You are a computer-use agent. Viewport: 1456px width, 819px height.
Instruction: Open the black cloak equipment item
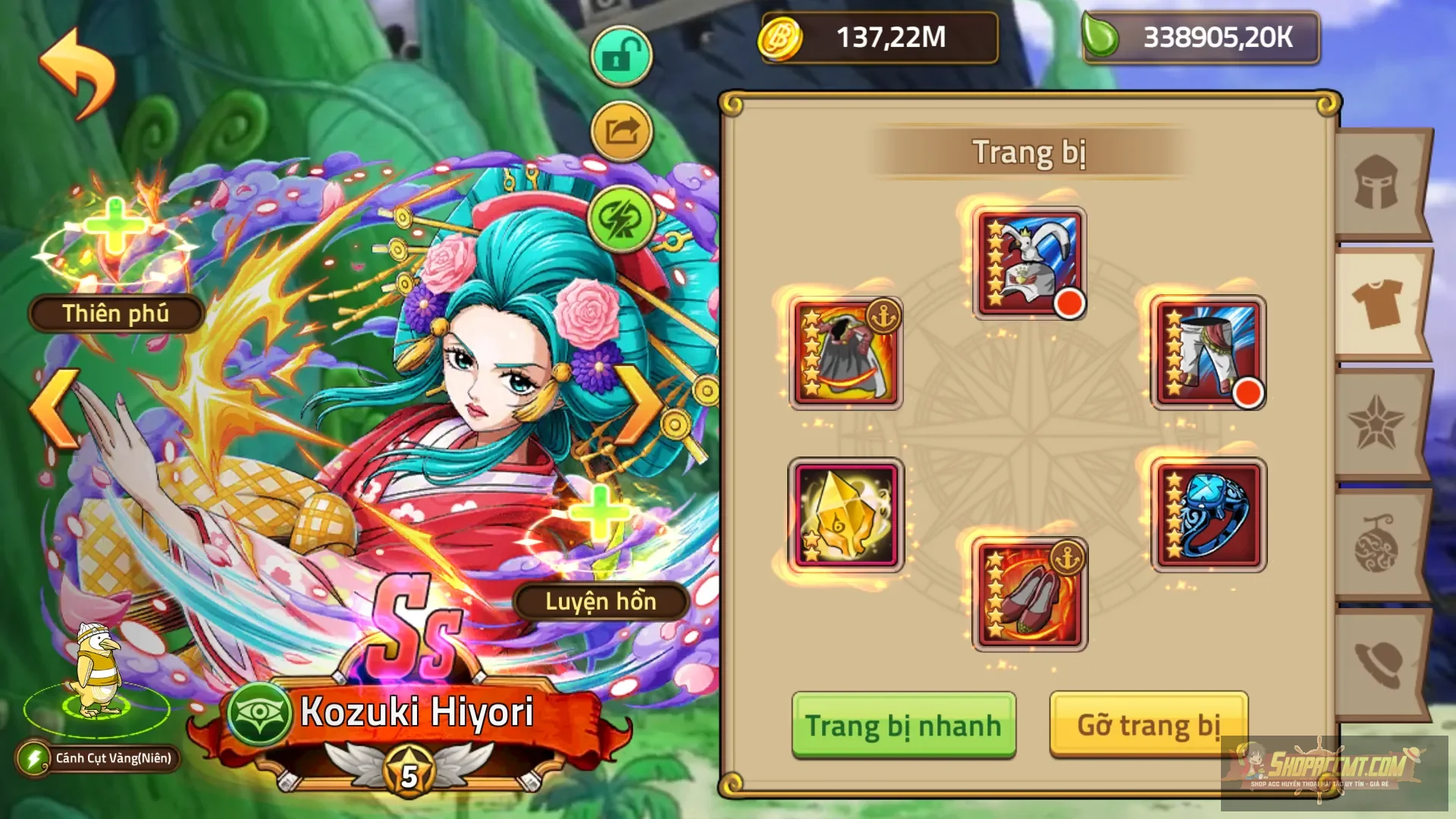click(x=846, y=353)
